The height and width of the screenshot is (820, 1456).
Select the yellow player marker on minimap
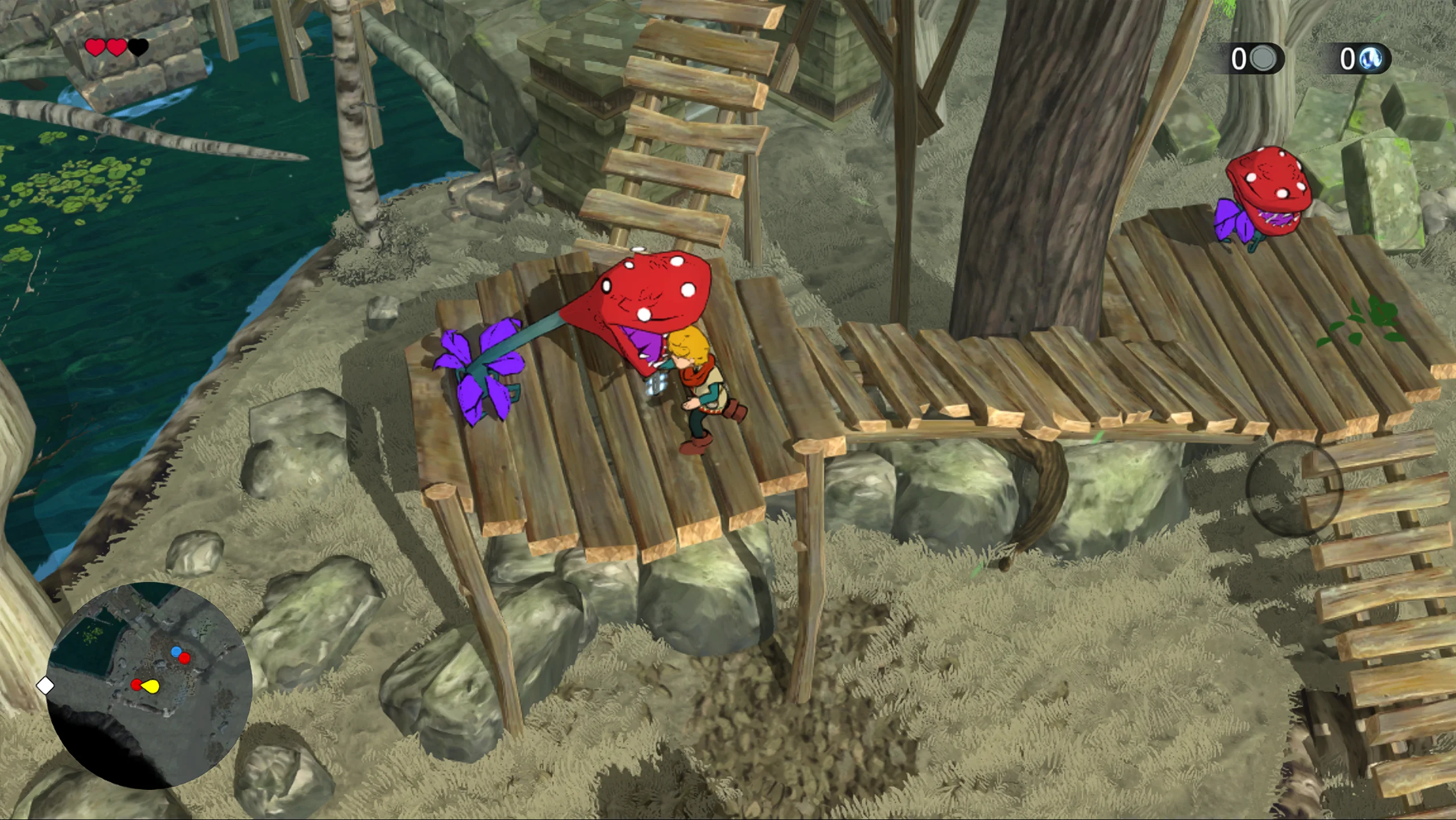click(151, 686)
